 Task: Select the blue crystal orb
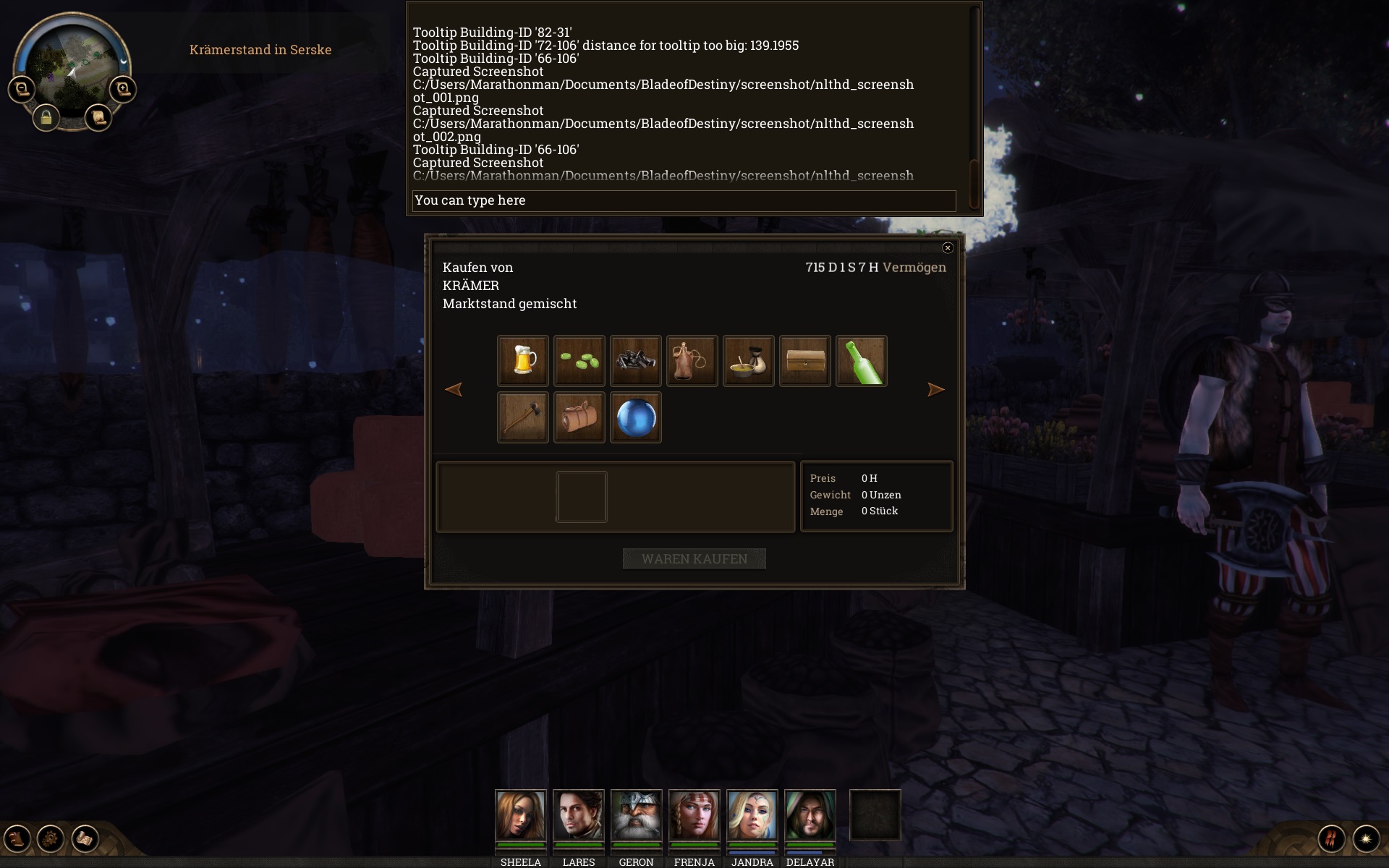click(x=636, y=417)
